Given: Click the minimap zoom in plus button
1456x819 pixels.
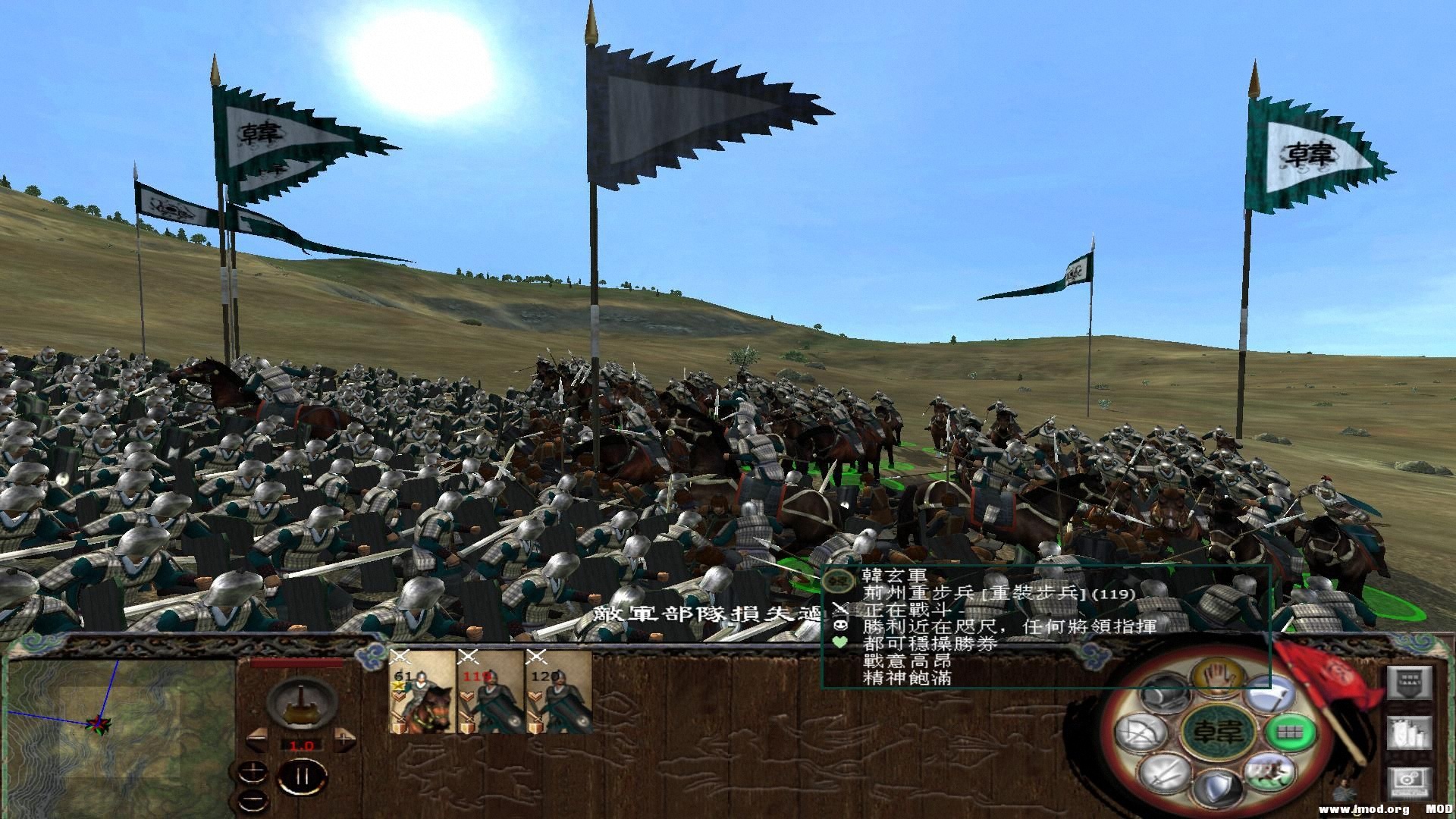Looking at the screenshot, I should click(253, 771).
